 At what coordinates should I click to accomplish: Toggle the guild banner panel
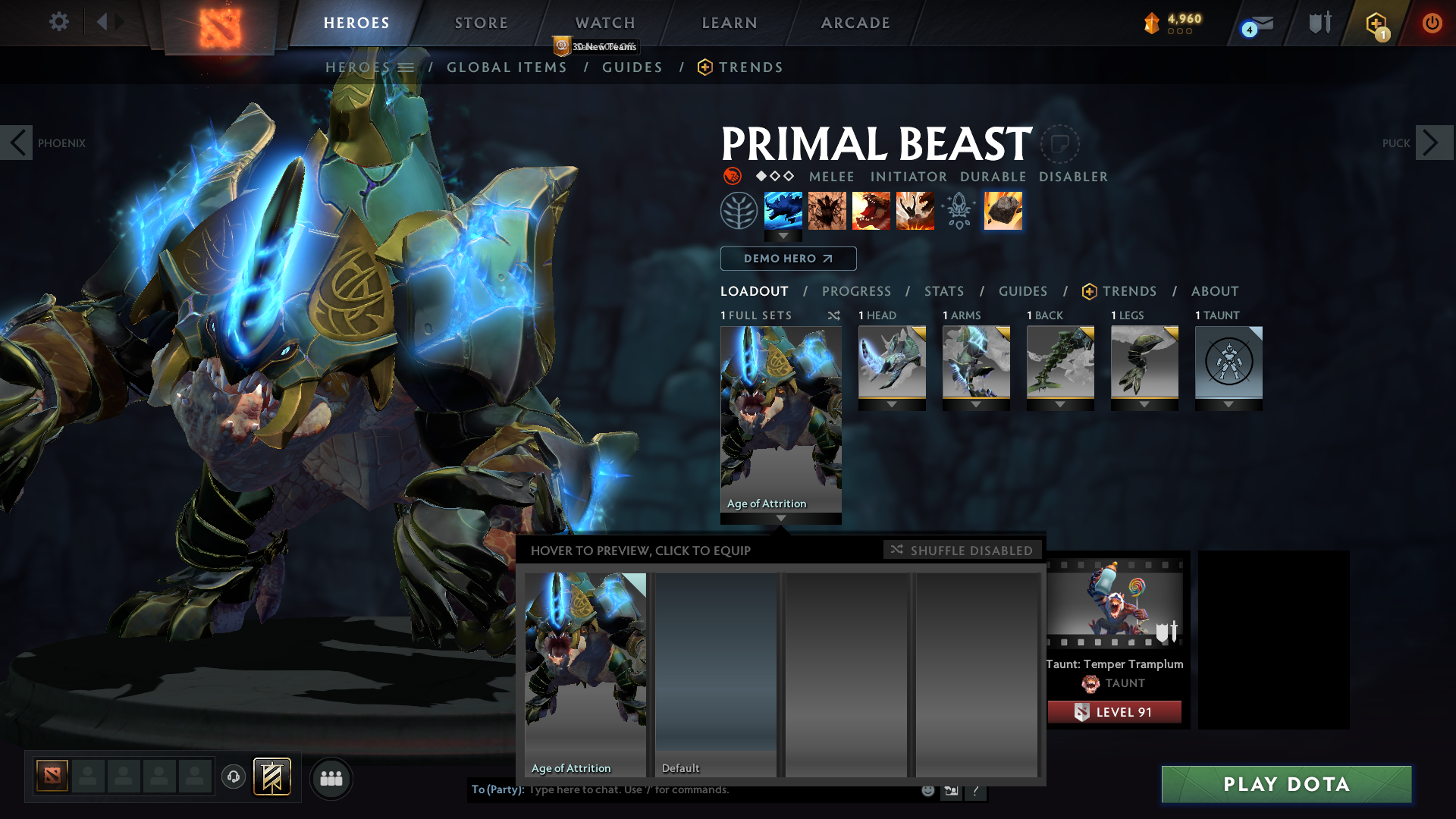[x=271, y=777]
